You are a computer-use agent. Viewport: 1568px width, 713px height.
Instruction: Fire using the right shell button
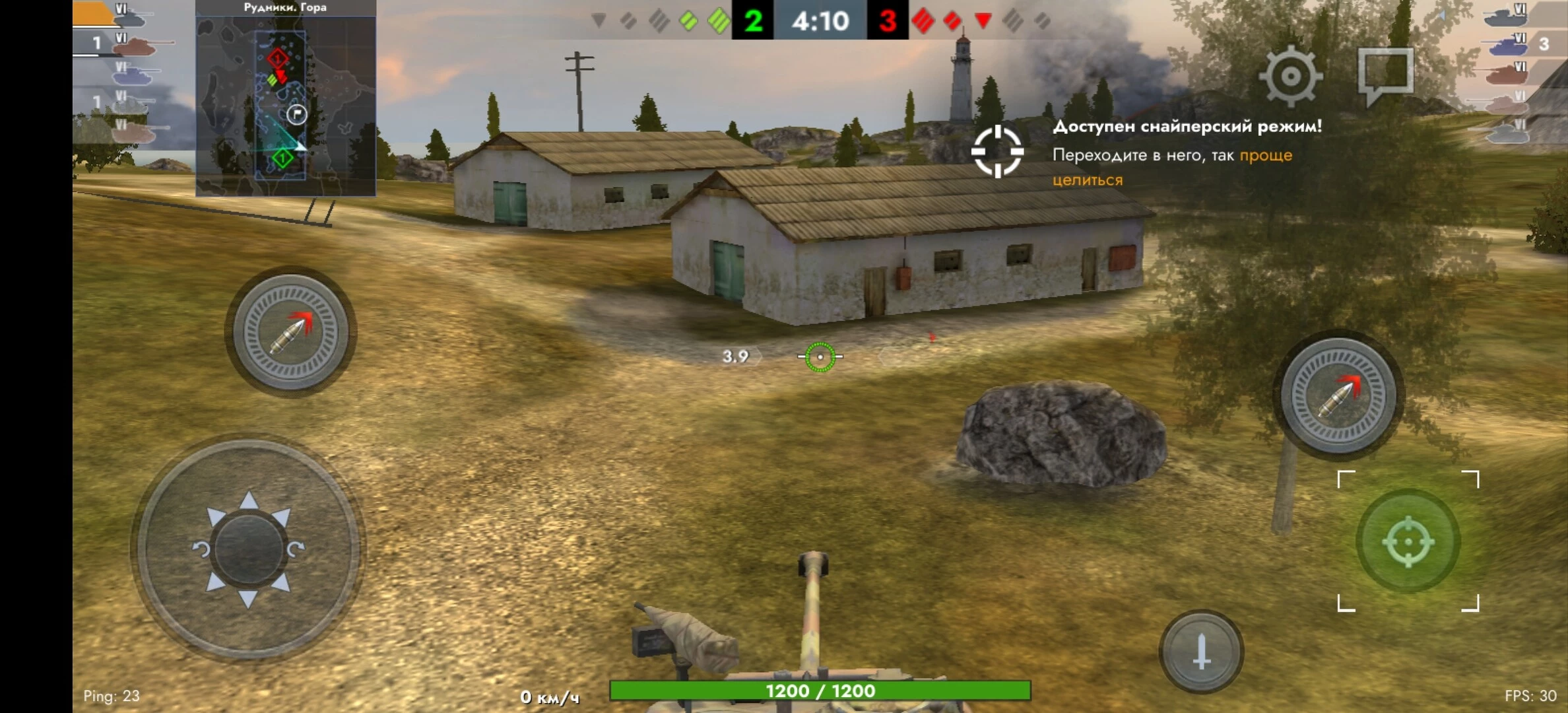[1338, 395]
